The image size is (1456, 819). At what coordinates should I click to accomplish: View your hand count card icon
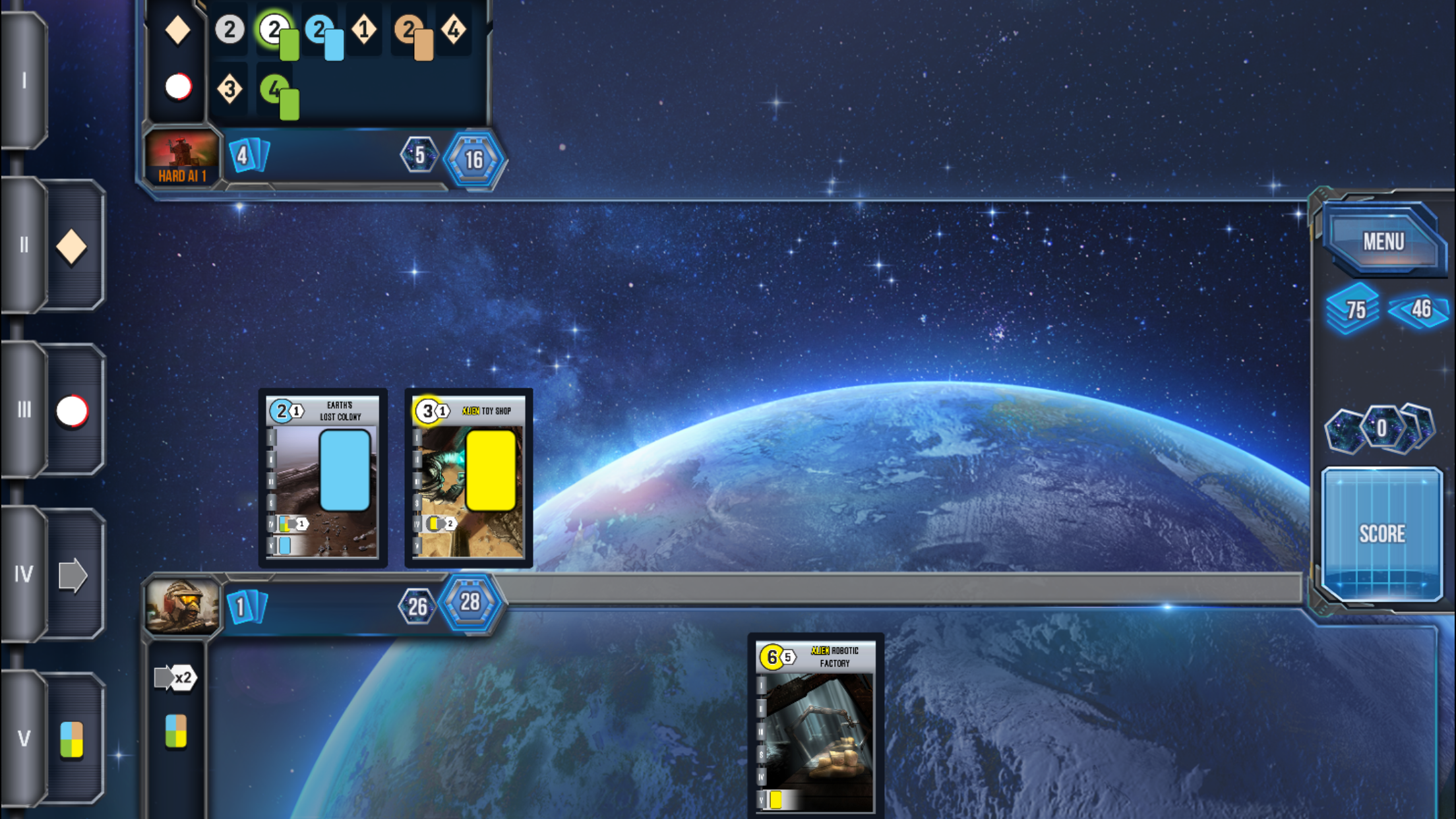(x=246, y=607)
